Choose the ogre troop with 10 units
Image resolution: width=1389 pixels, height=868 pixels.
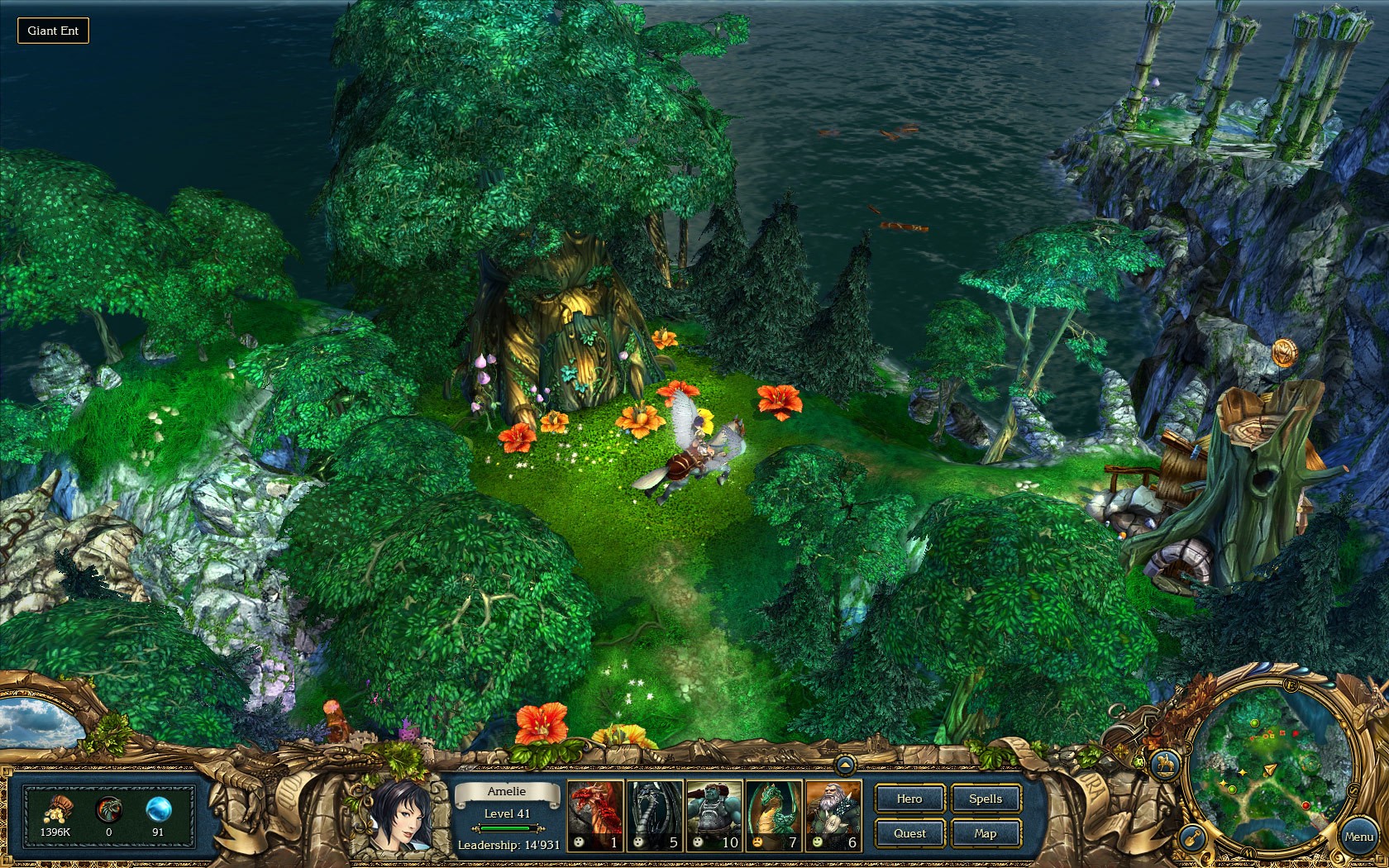click(714, 816)
